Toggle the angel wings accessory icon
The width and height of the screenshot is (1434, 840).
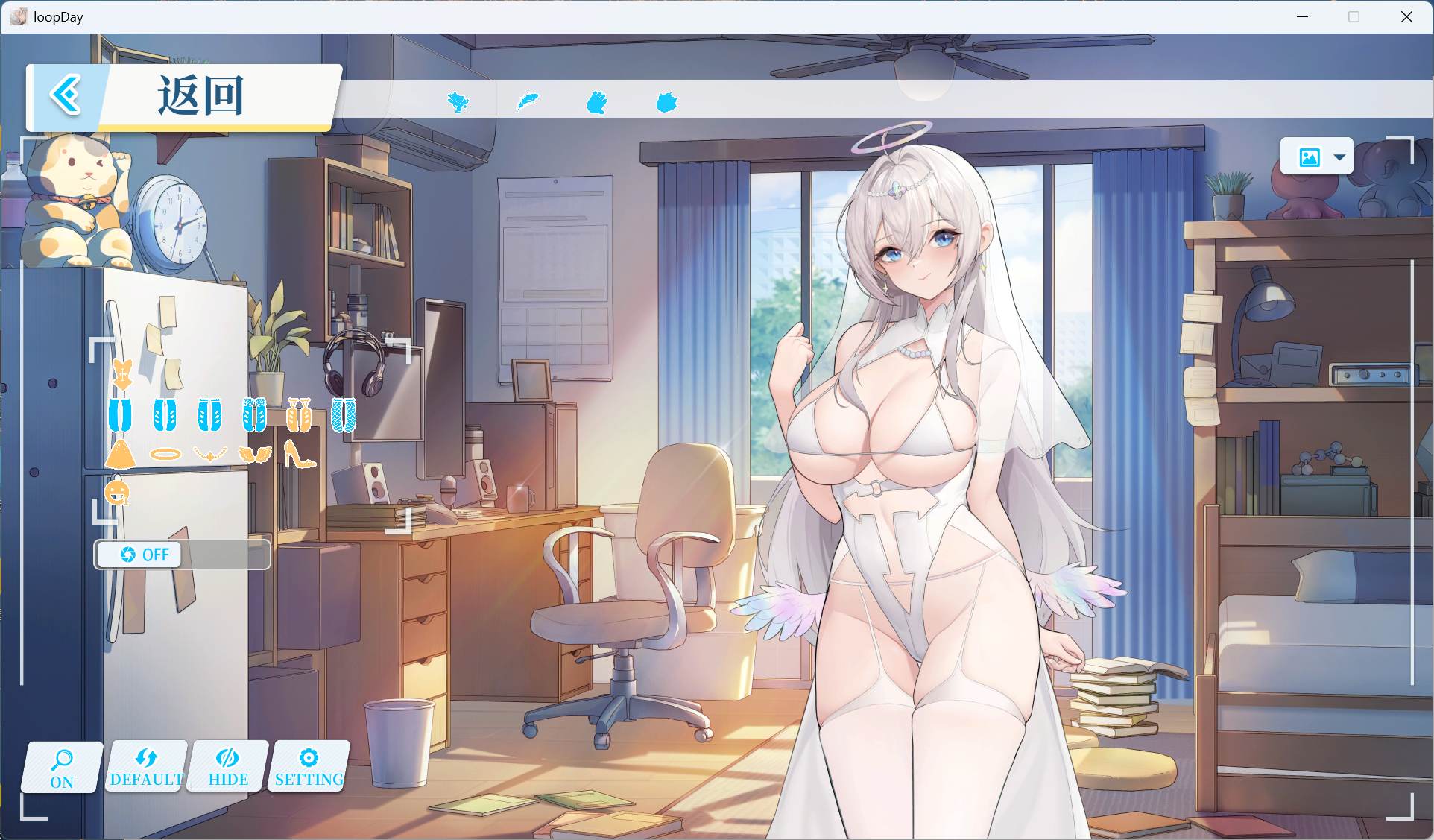pyautogui.click(x=255, y=453)
